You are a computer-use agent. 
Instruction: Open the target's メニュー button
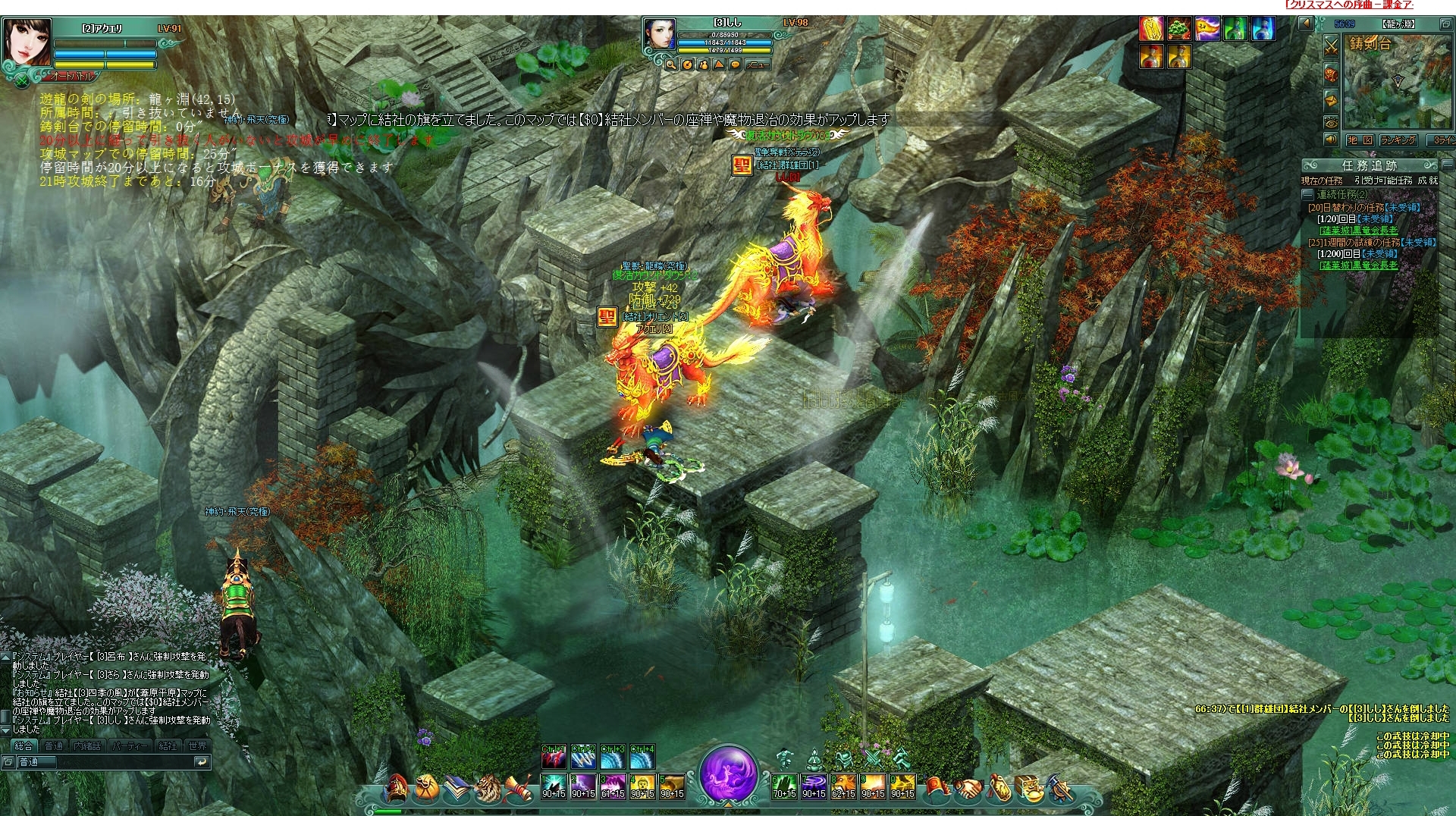pyautogui.click(x=755, y=65)
